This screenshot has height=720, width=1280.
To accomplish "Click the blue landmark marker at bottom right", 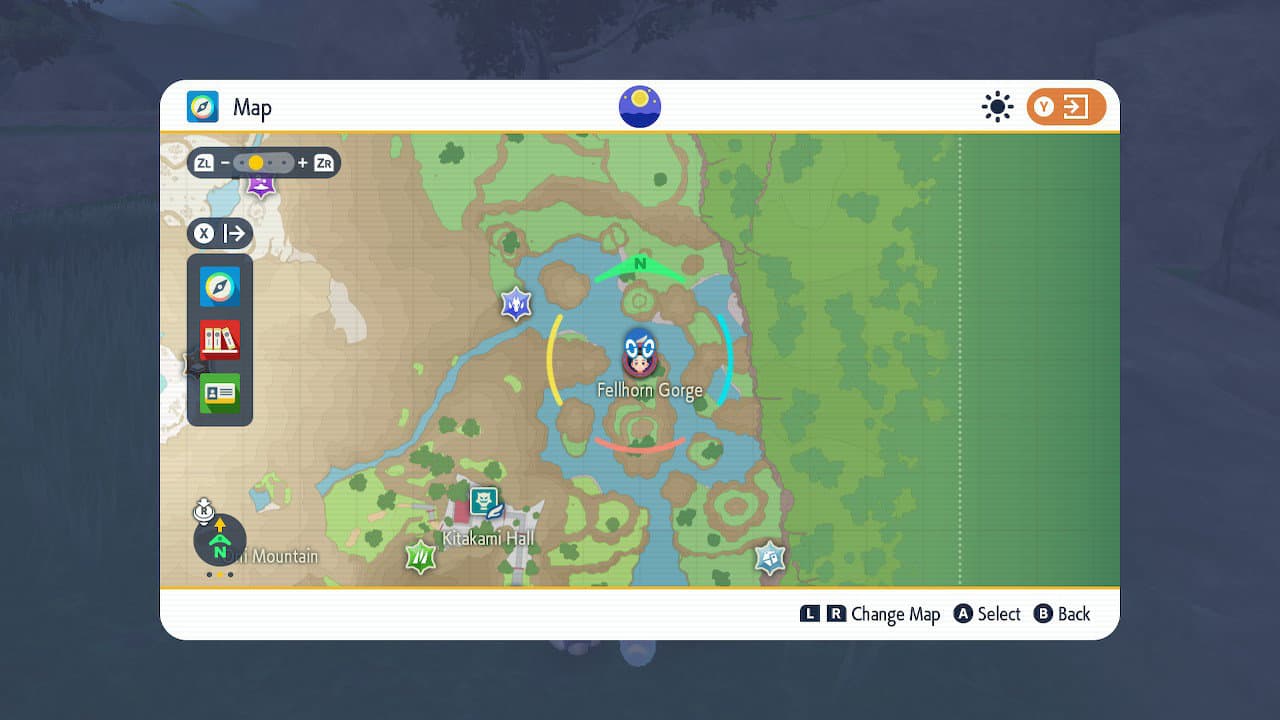I will pos(768,557).
